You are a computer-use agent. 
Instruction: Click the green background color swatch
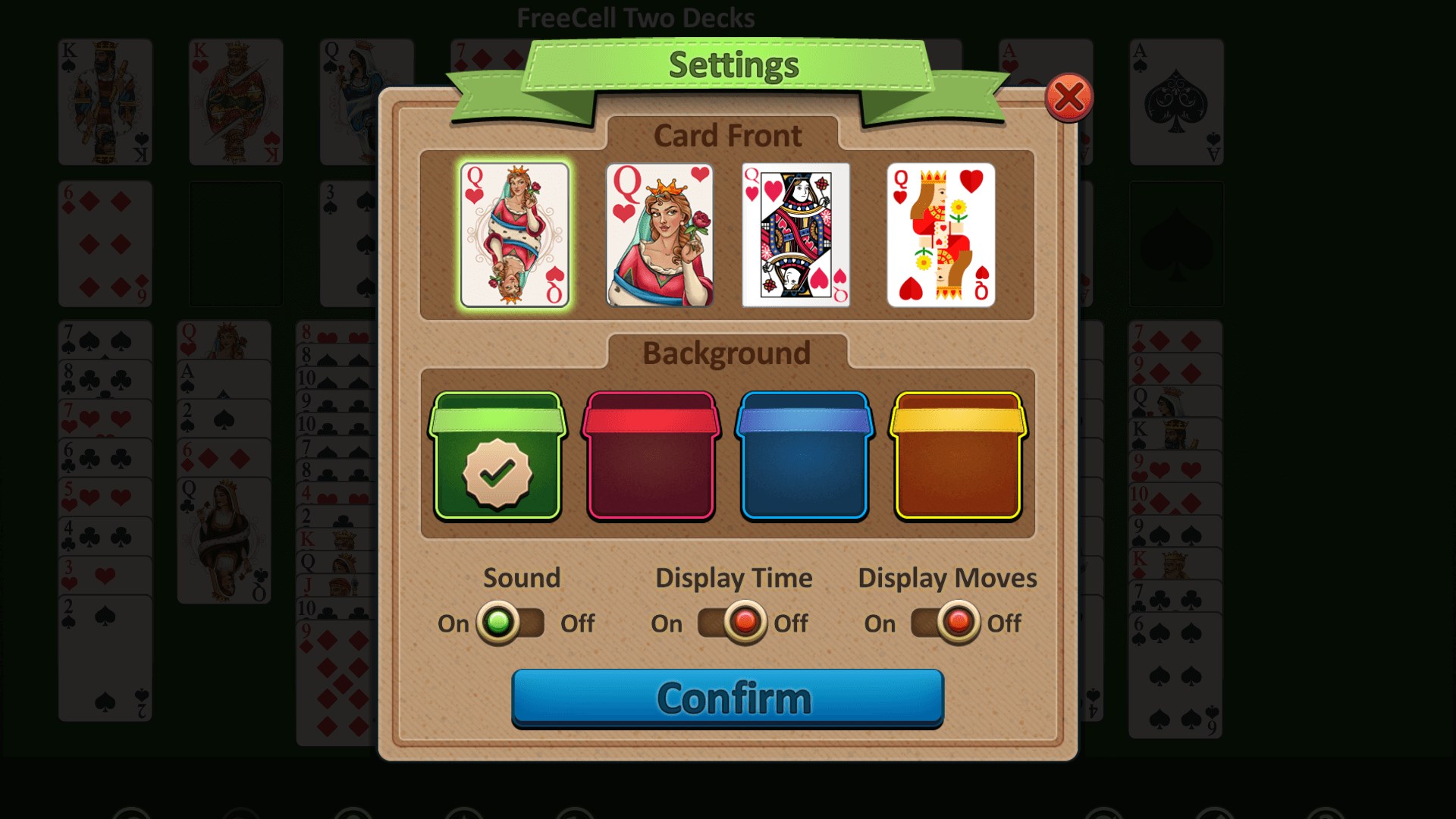(x=498, y=455)
